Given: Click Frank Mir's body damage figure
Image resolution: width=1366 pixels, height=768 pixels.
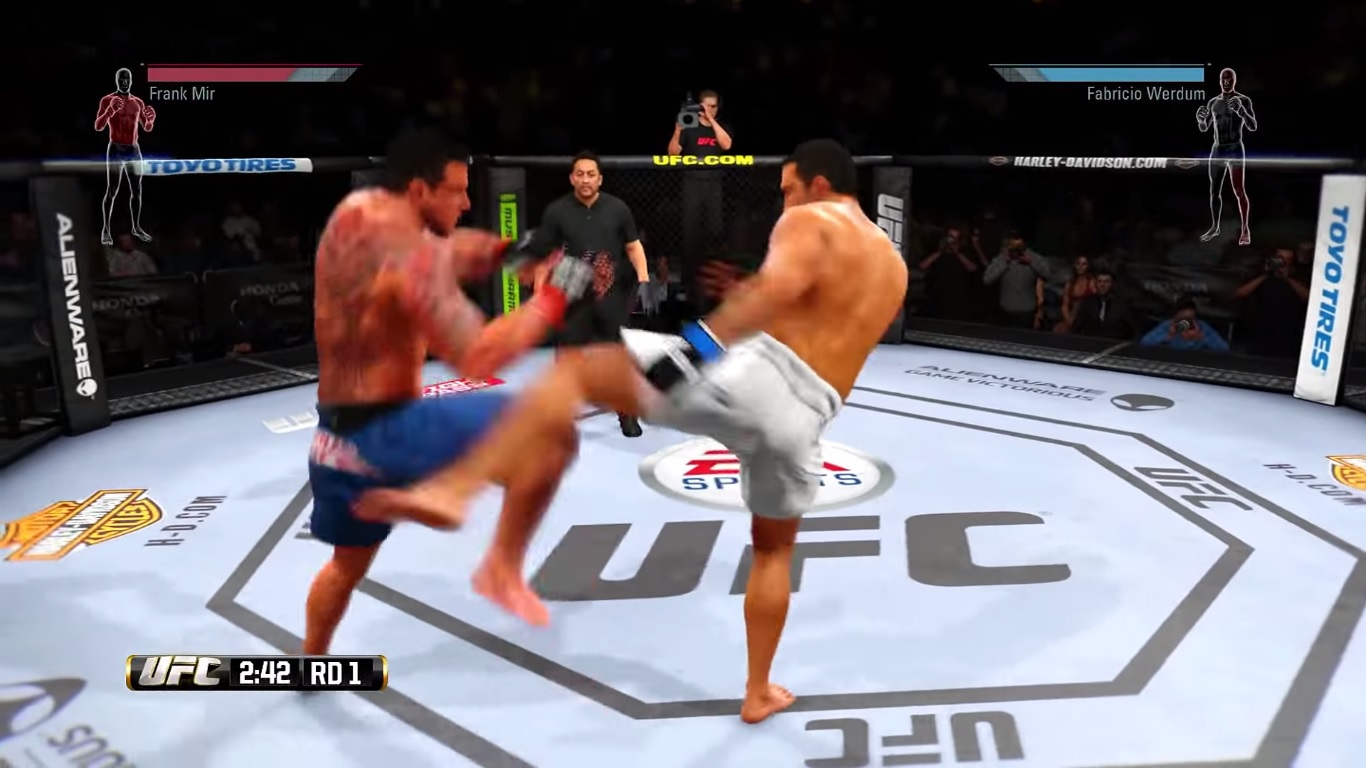Looking at the screenshot, I should 125,155.
